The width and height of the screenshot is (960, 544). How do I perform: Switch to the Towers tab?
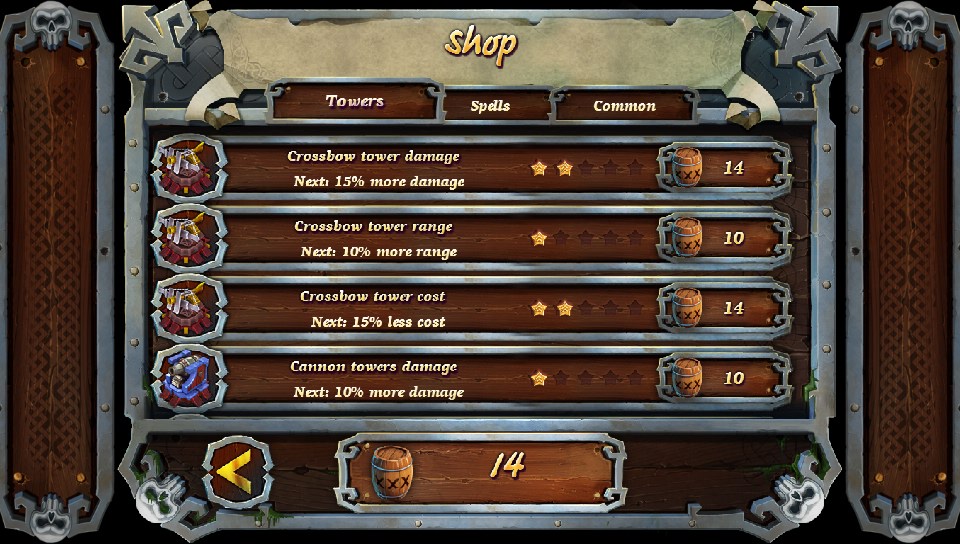[355, 102]
